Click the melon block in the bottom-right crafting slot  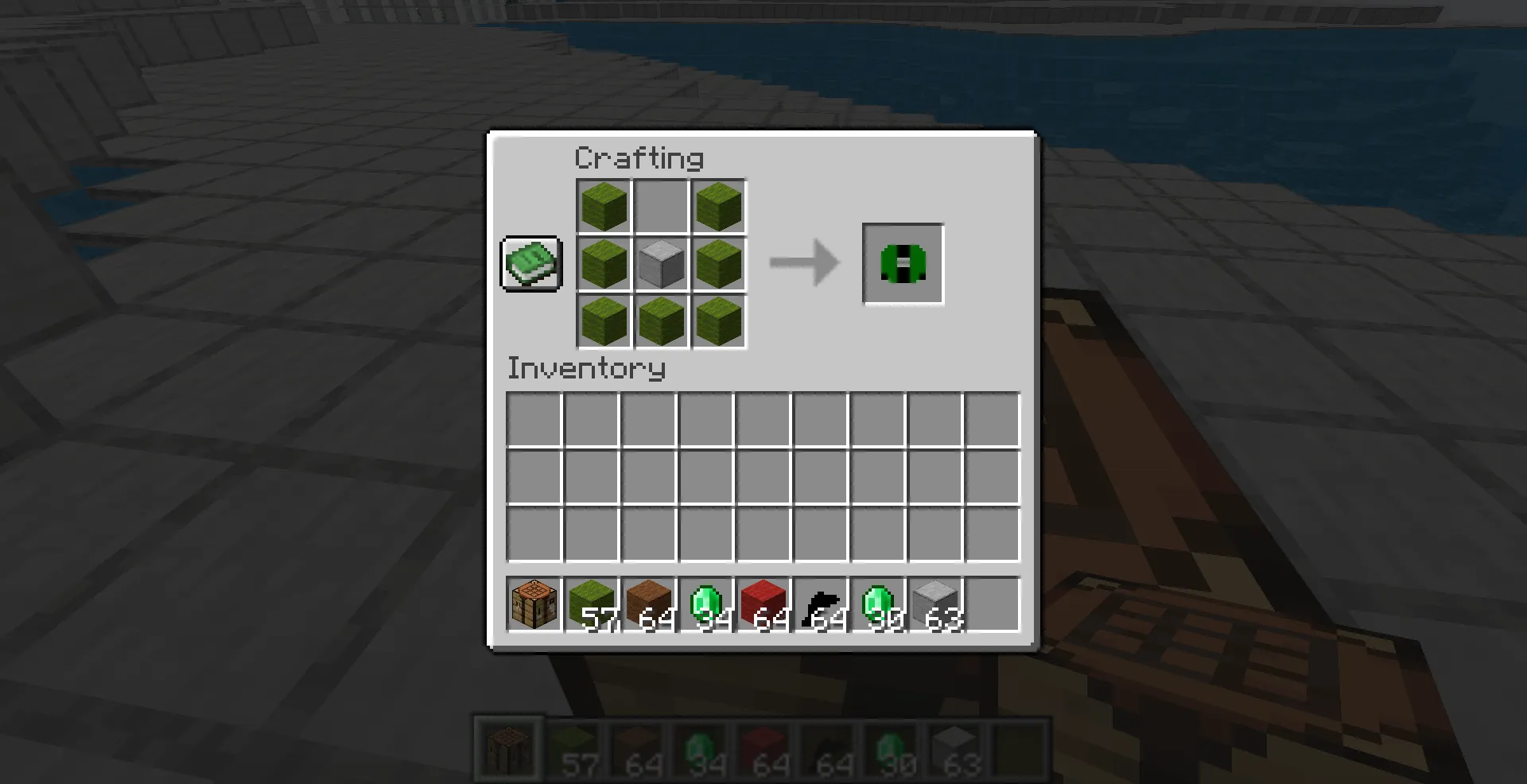pos(719,321)
